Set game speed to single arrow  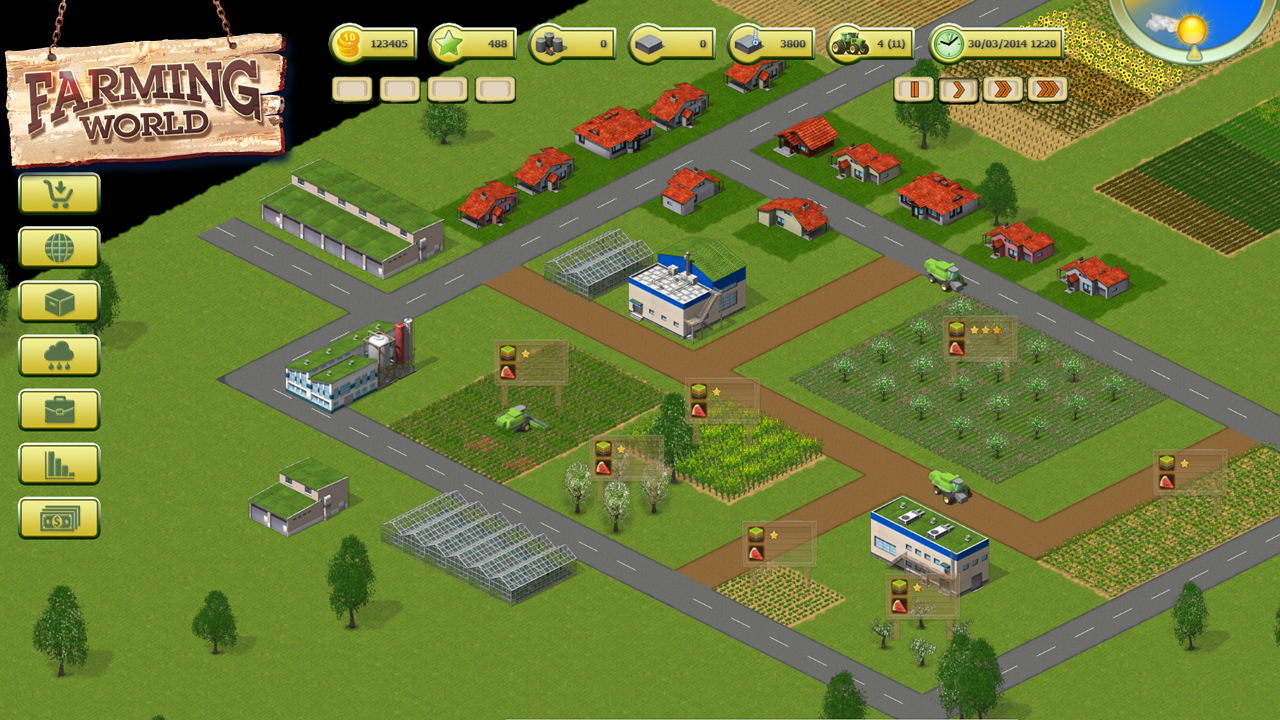957,90
